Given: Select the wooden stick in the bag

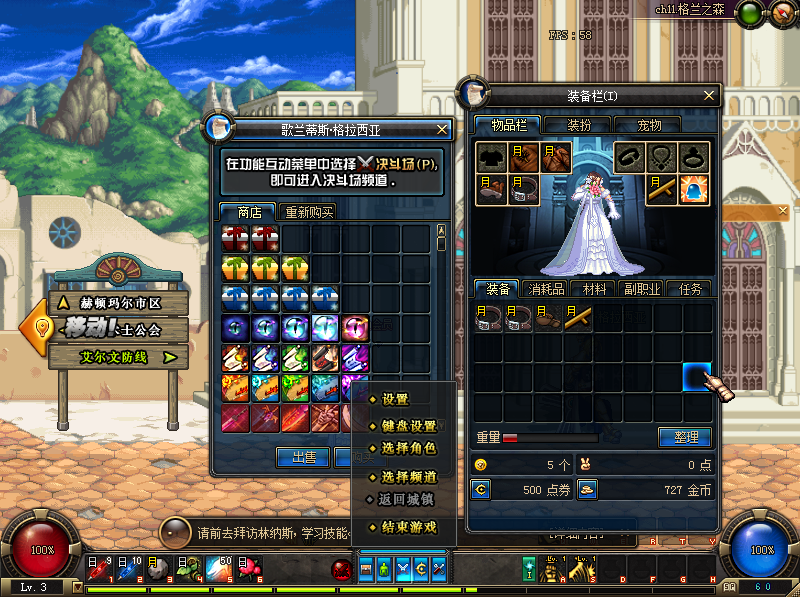Looking at the screenshot, I should coord(577,318).
